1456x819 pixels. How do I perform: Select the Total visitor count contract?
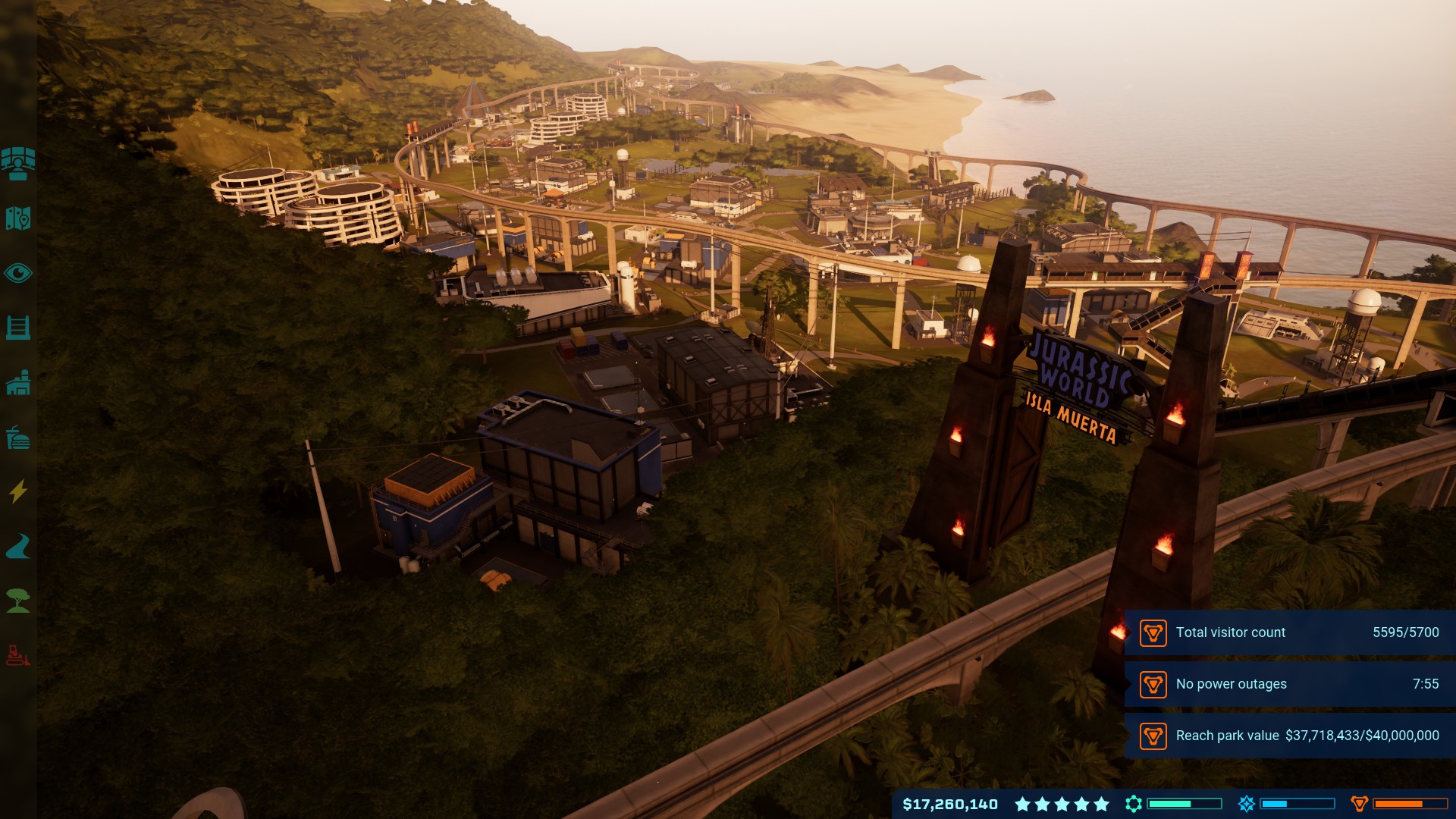tap(1289, 632)
